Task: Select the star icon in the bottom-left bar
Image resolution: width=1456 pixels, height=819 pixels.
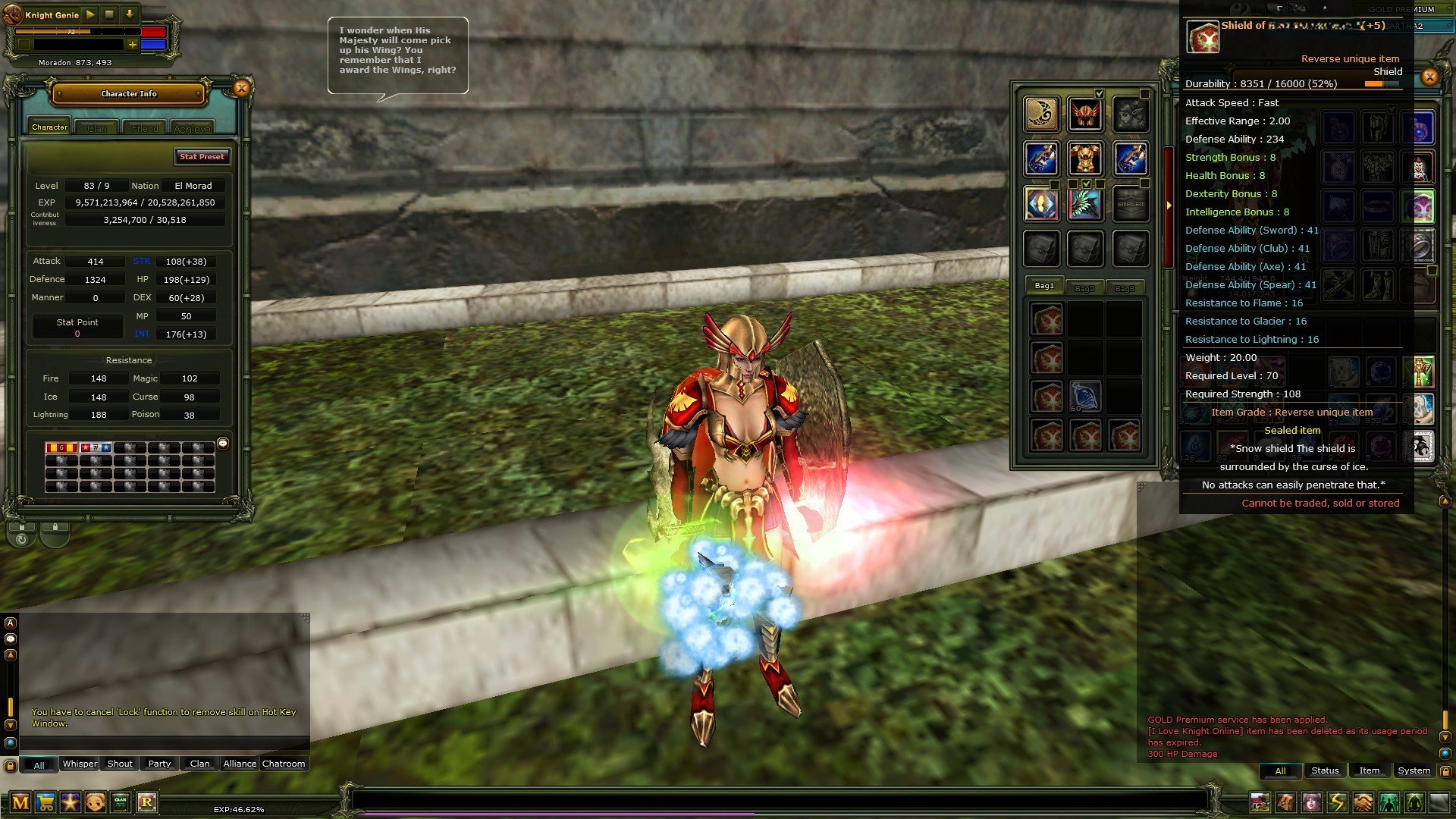Action: [70, 802]
